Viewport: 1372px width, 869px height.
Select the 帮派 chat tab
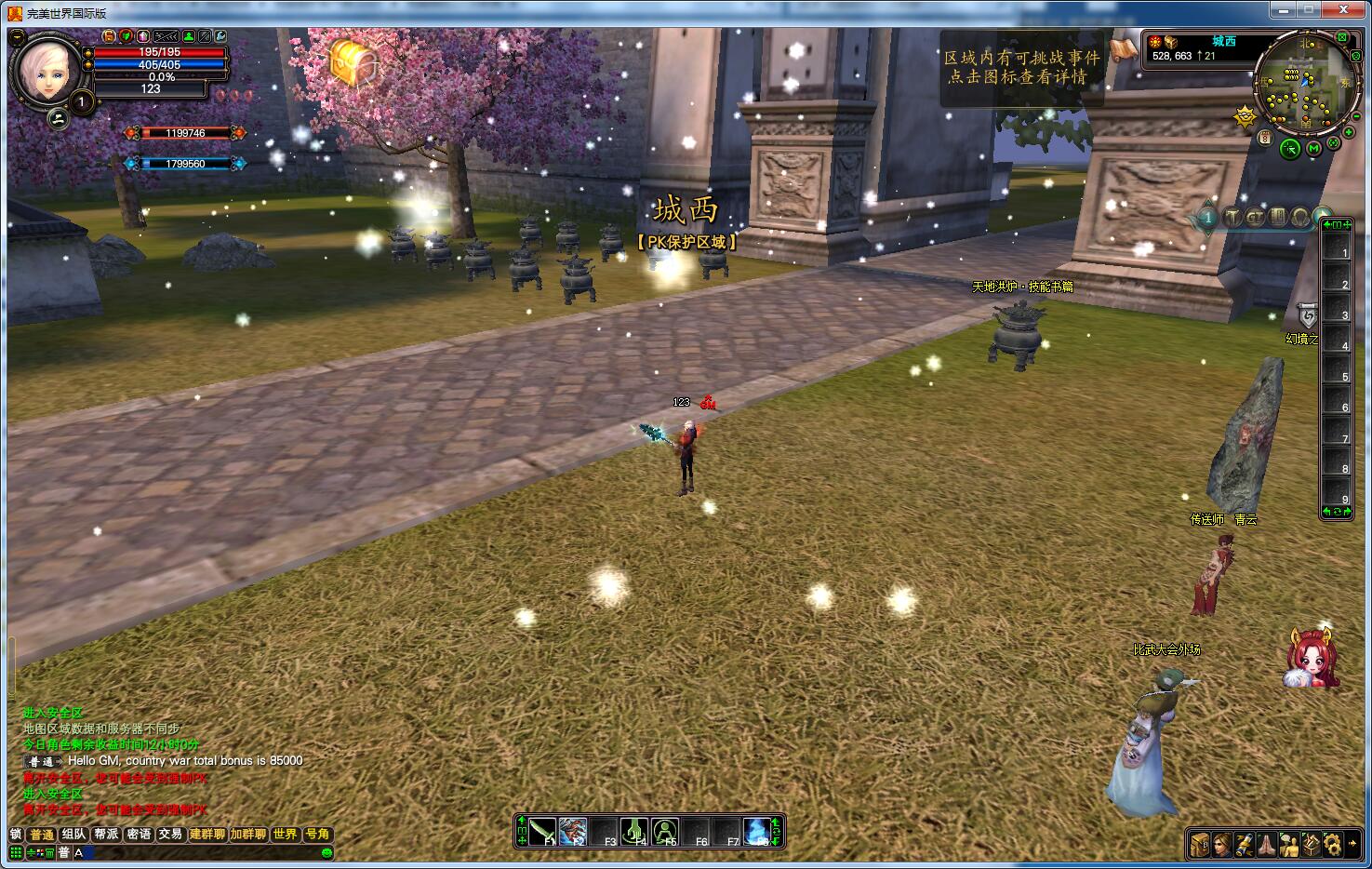click(106, 835)
